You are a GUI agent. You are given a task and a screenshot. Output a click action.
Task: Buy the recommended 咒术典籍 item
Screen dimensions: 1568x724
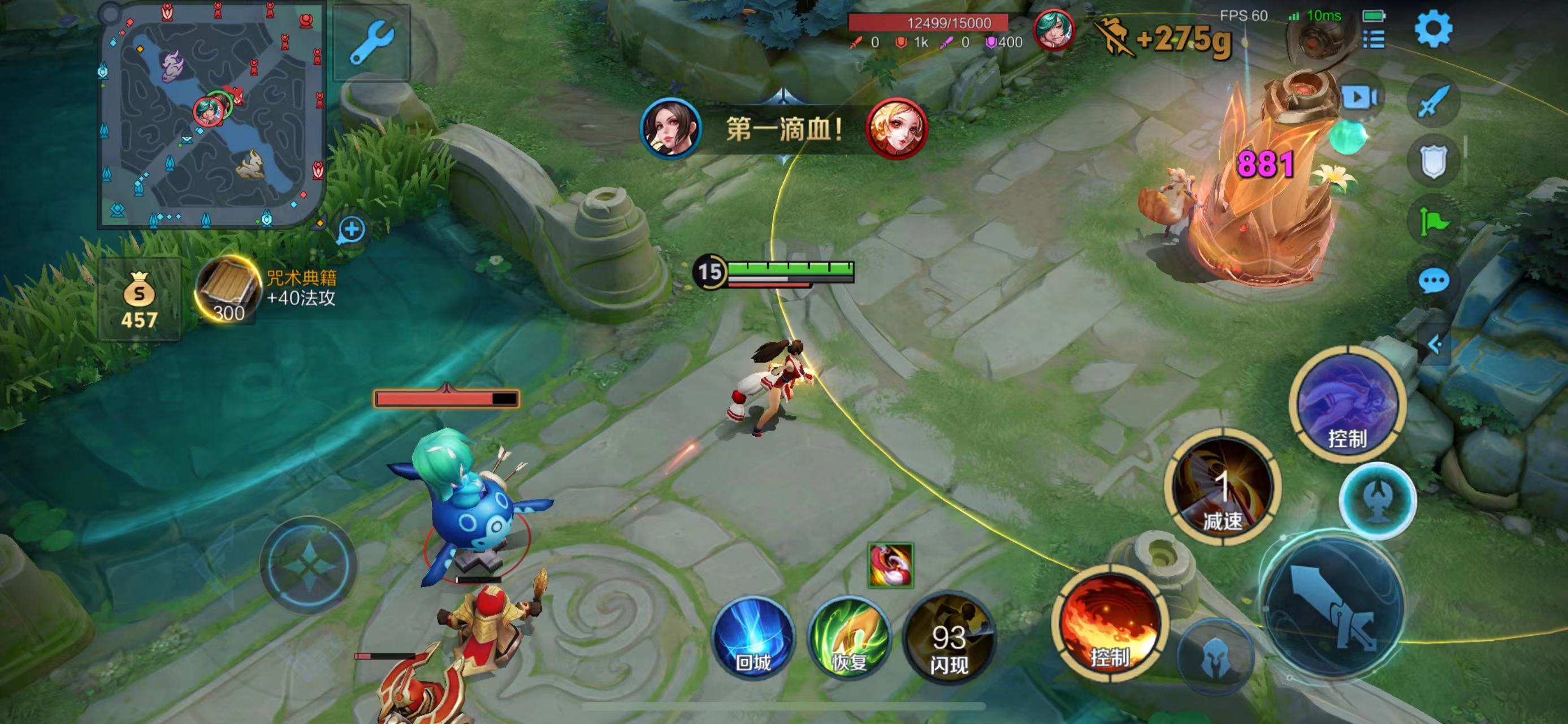click(227, 290)
